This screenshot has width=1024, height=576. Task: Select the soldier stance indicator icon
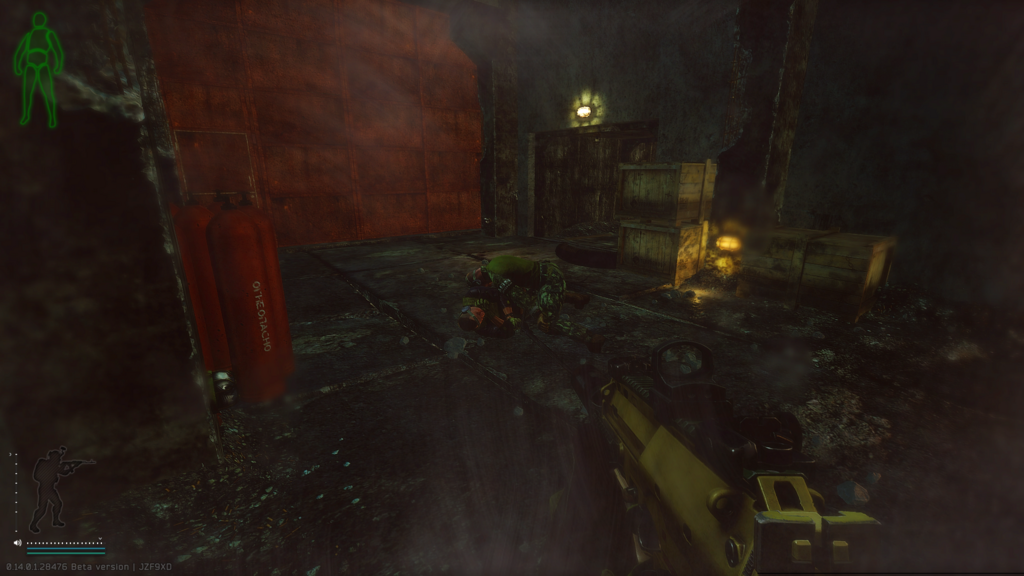(x=56, y=489)
